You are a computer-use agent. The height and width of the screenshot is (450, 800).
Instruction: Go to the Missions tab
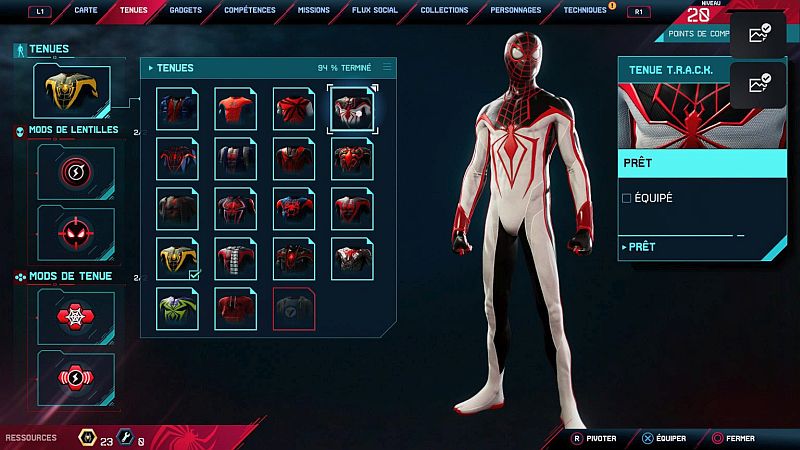(313, 10)
